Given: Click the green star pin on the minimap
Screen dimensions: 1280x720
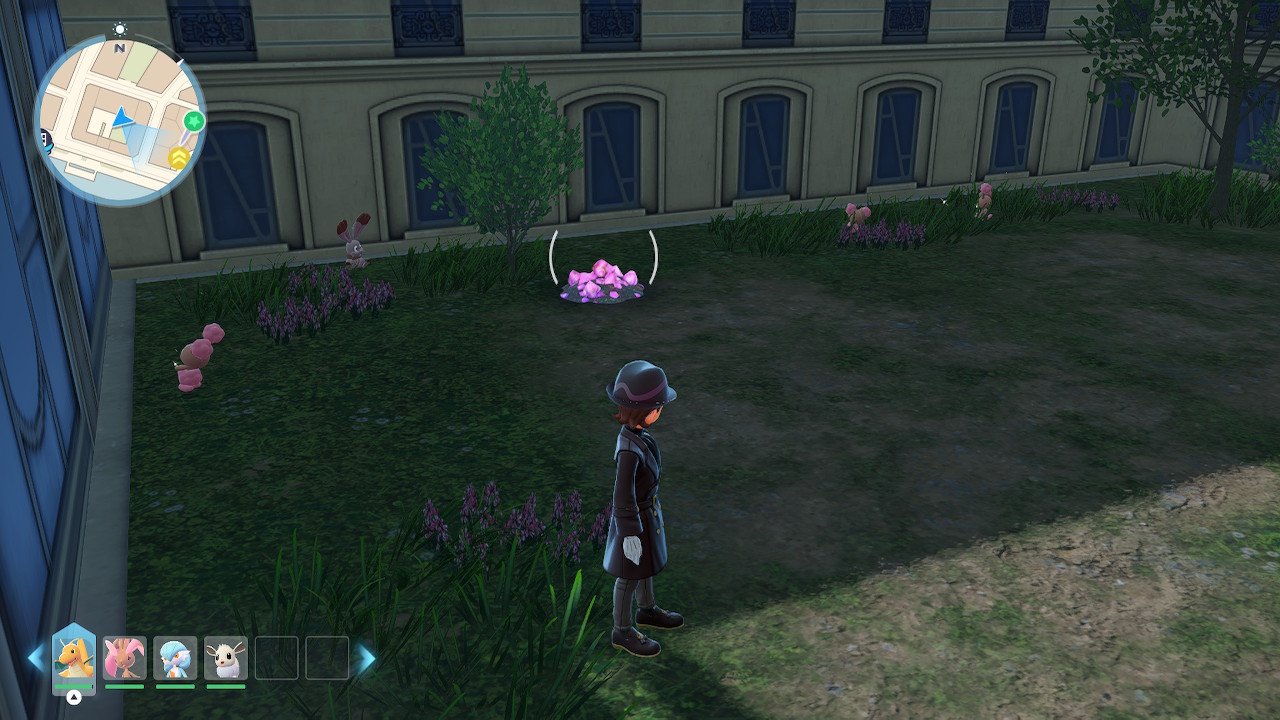Looking at the screenshot, I should 194,122.
